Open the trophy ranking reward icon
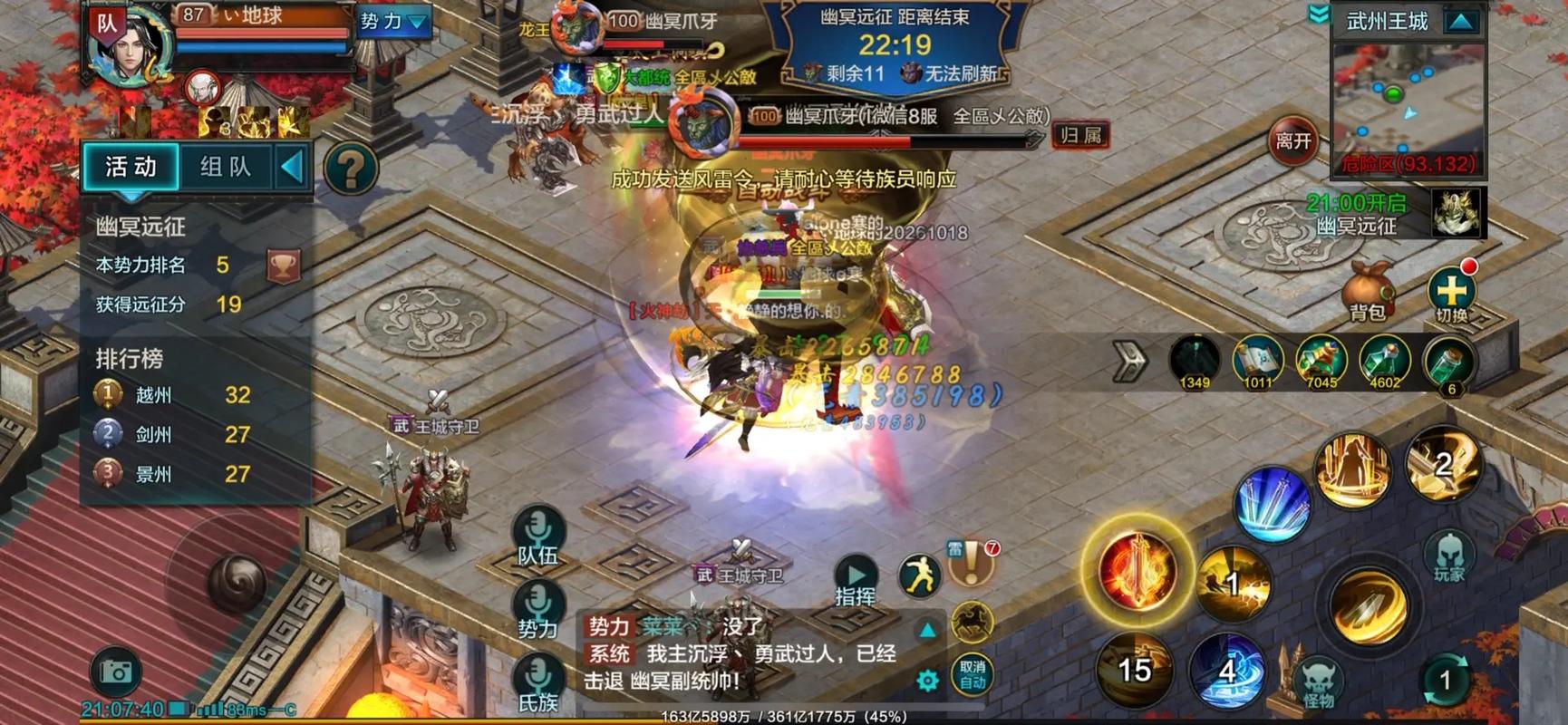 [284, 266]
